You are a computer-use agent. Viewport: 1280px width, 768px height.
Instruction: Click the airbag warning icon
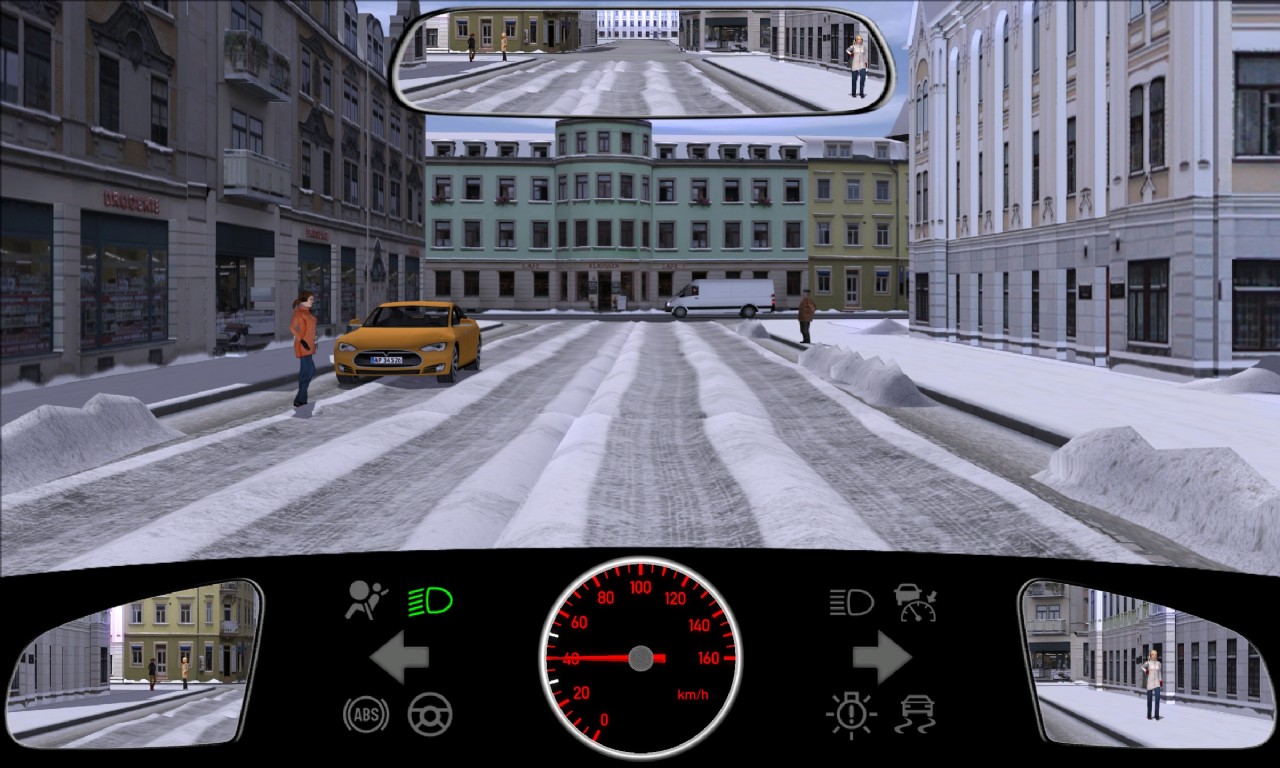(x=367, y=600)
